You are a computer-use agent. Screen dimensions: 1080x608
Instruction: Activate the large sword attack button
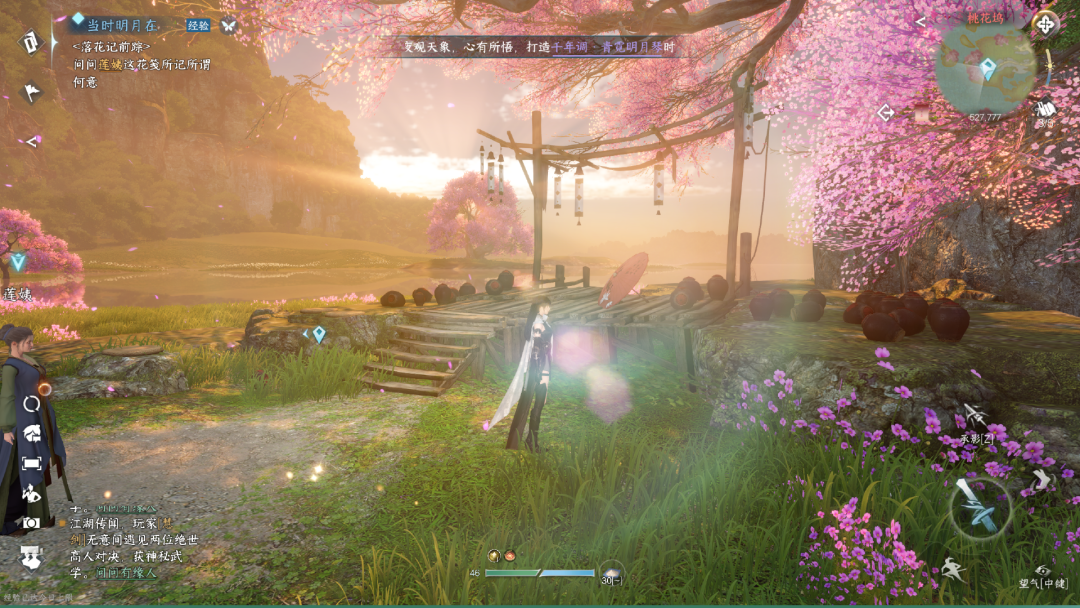point(979,508)
